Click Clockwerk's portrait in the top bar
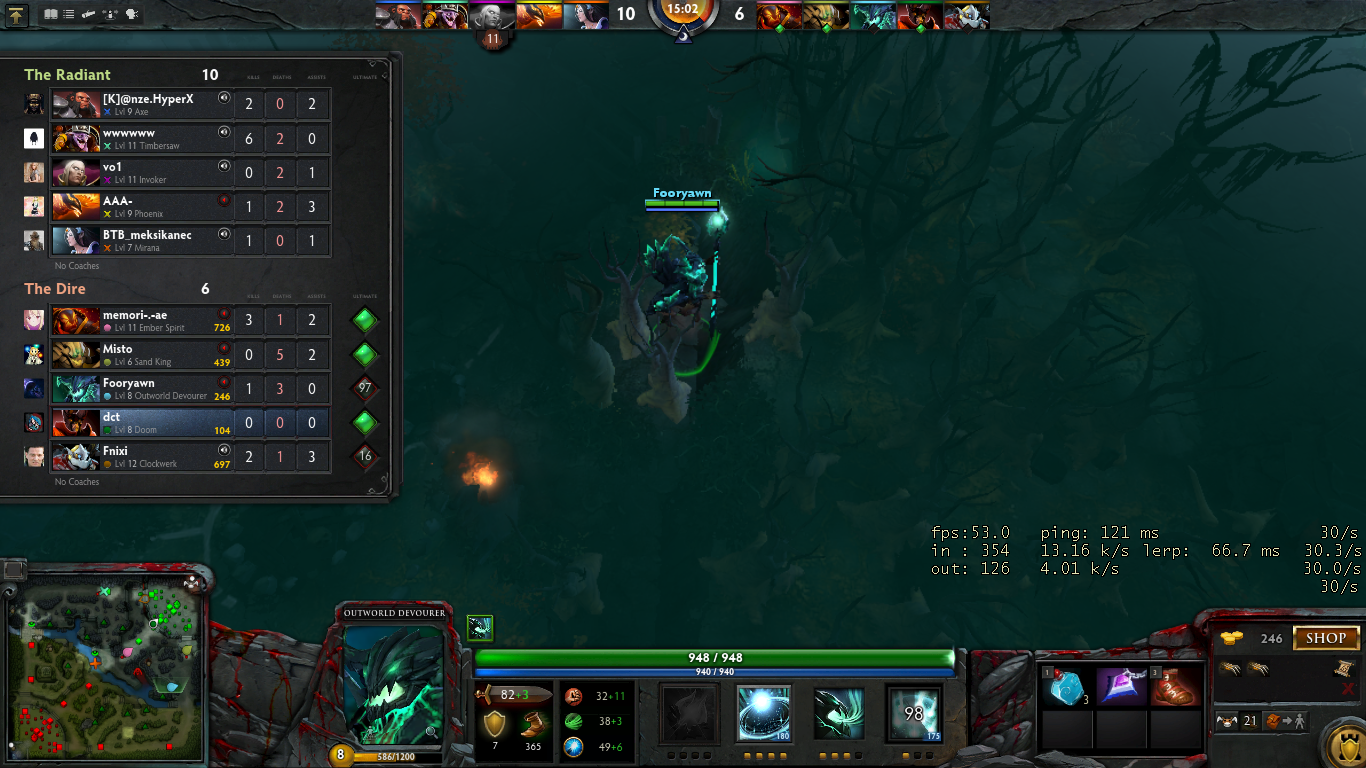Screen dimensions: 1366x768 pos(967,15)
